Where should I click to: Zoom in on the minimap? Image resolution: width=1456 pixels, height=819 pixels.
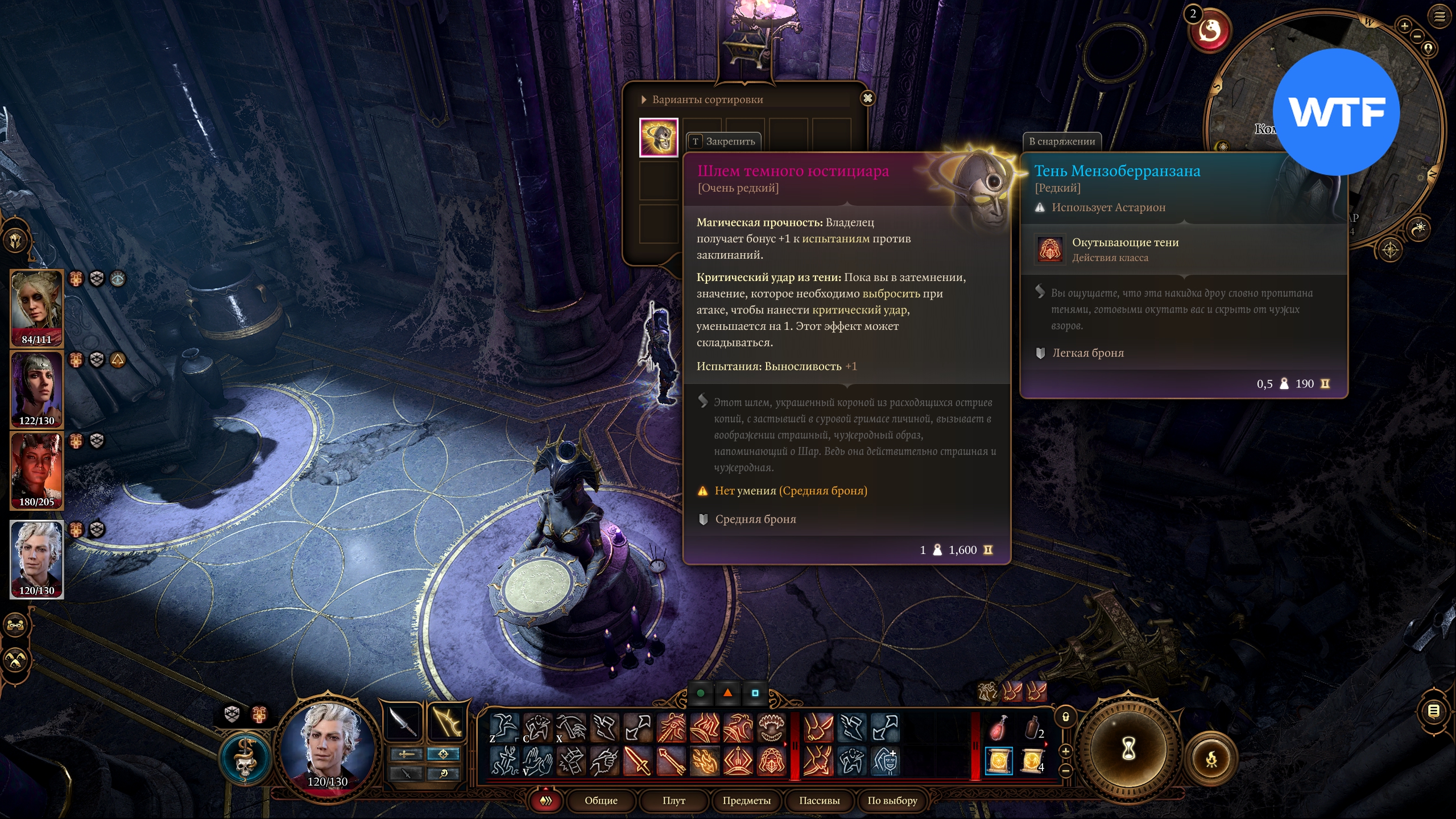point(1404,26)
